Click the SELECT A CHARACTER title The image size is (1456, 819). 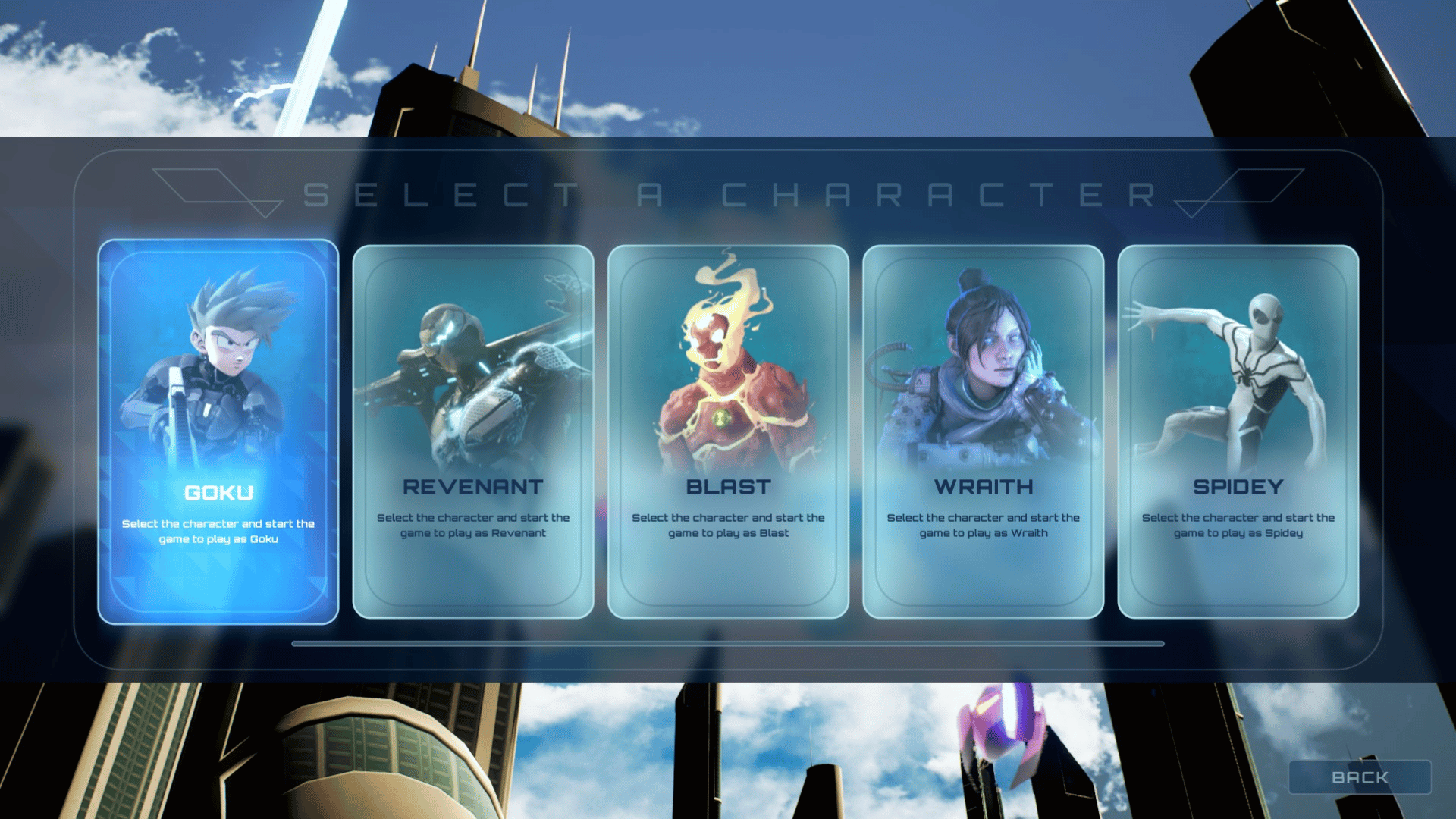point(728,196)
